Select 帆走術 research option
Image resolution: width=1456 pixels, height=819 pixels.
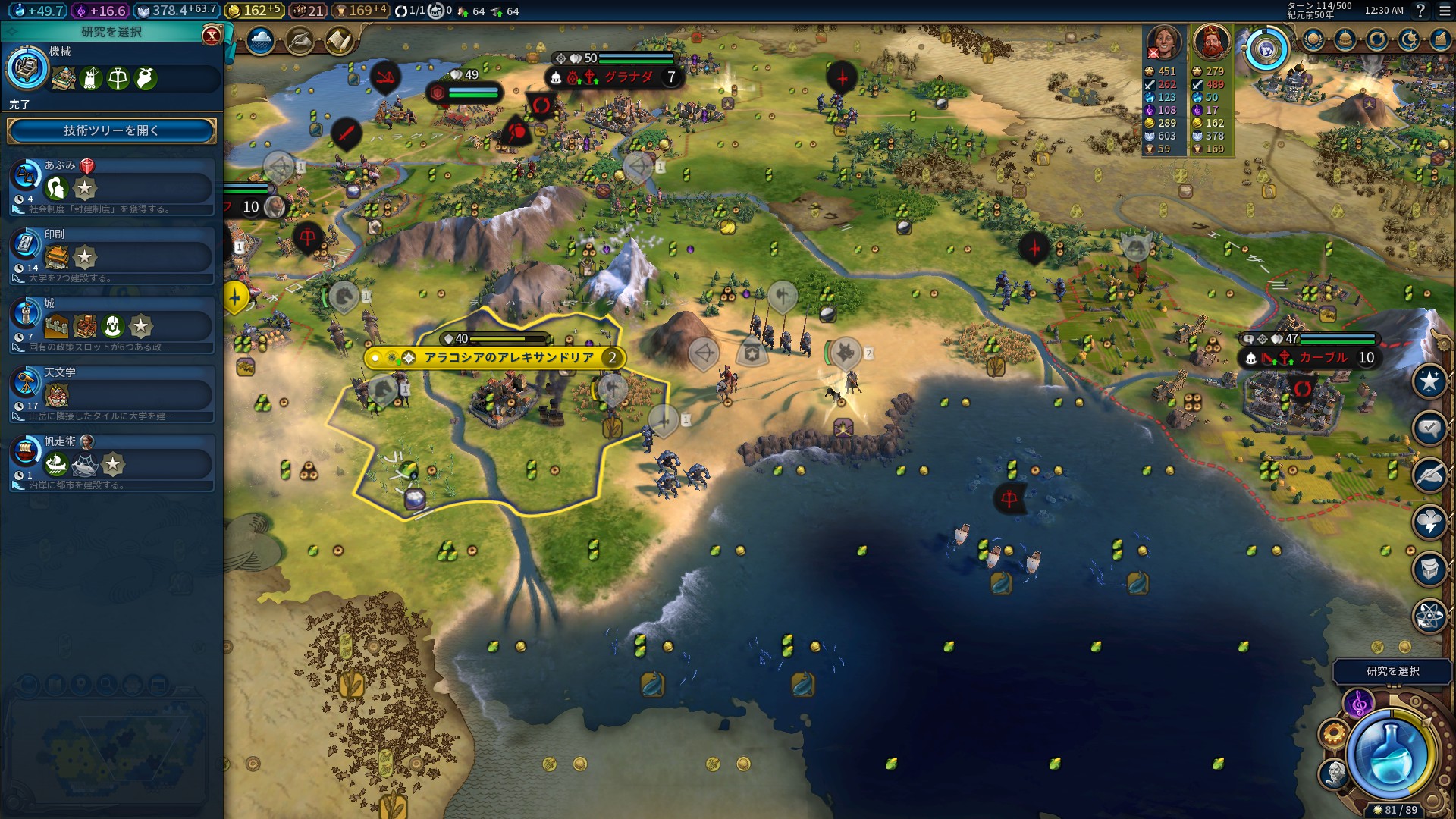tap(111, 463)
